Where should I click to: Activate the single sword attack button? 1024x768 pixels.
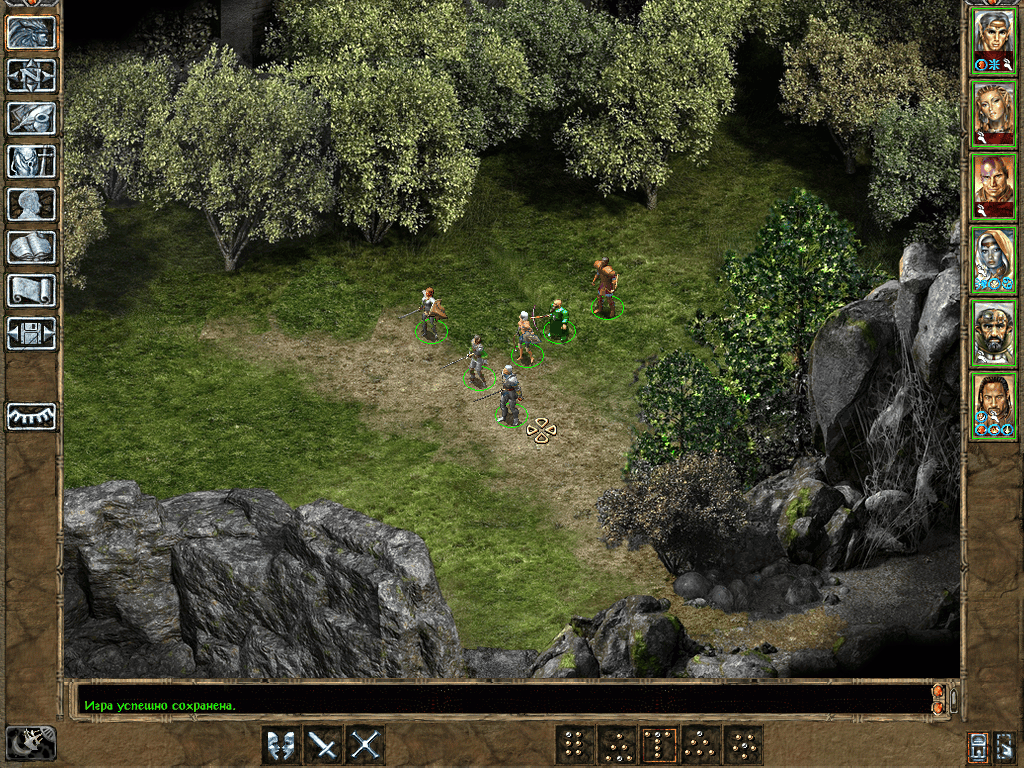pos(323,745)
